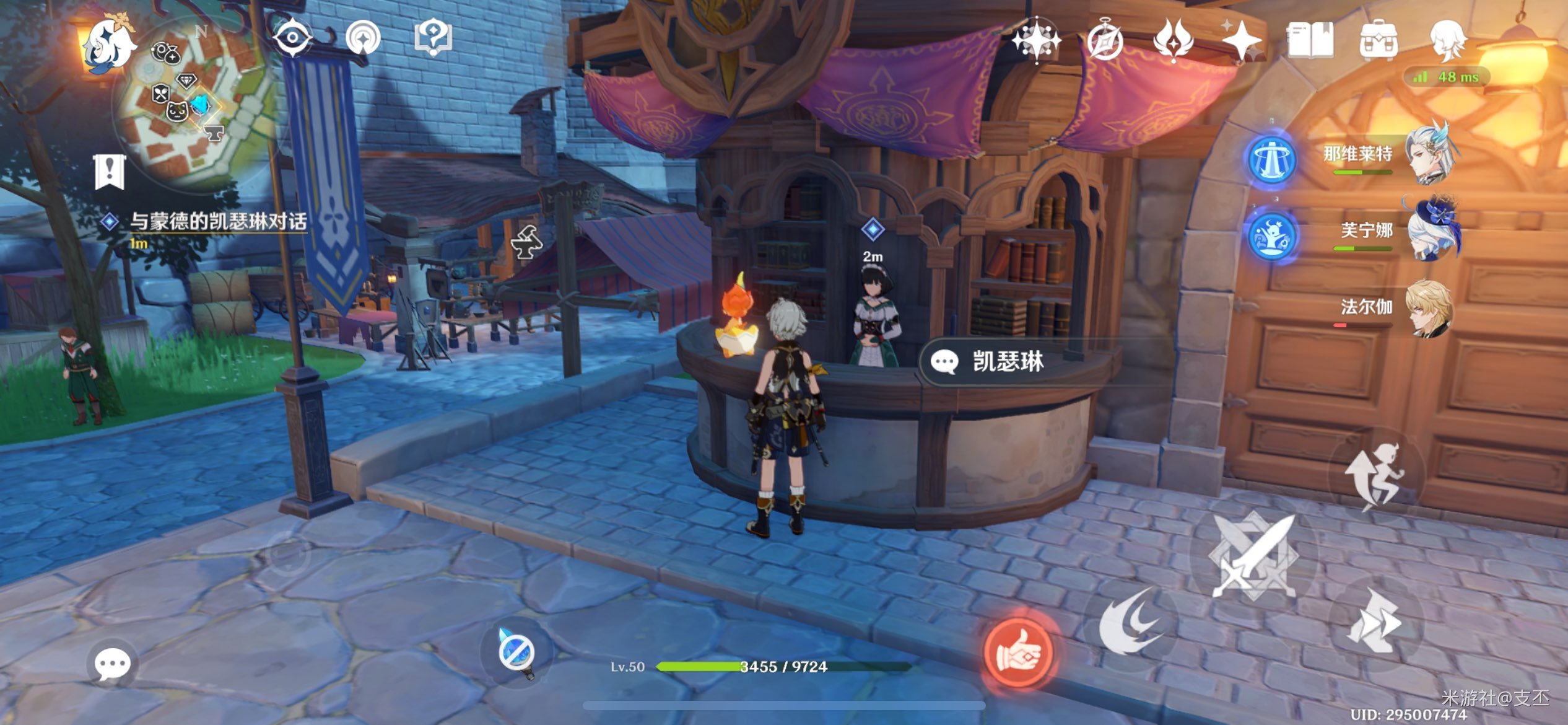This screenshot has width=1568, height=725.
Task: Open the wish four-point star icon
Action: coord(1035,41)
